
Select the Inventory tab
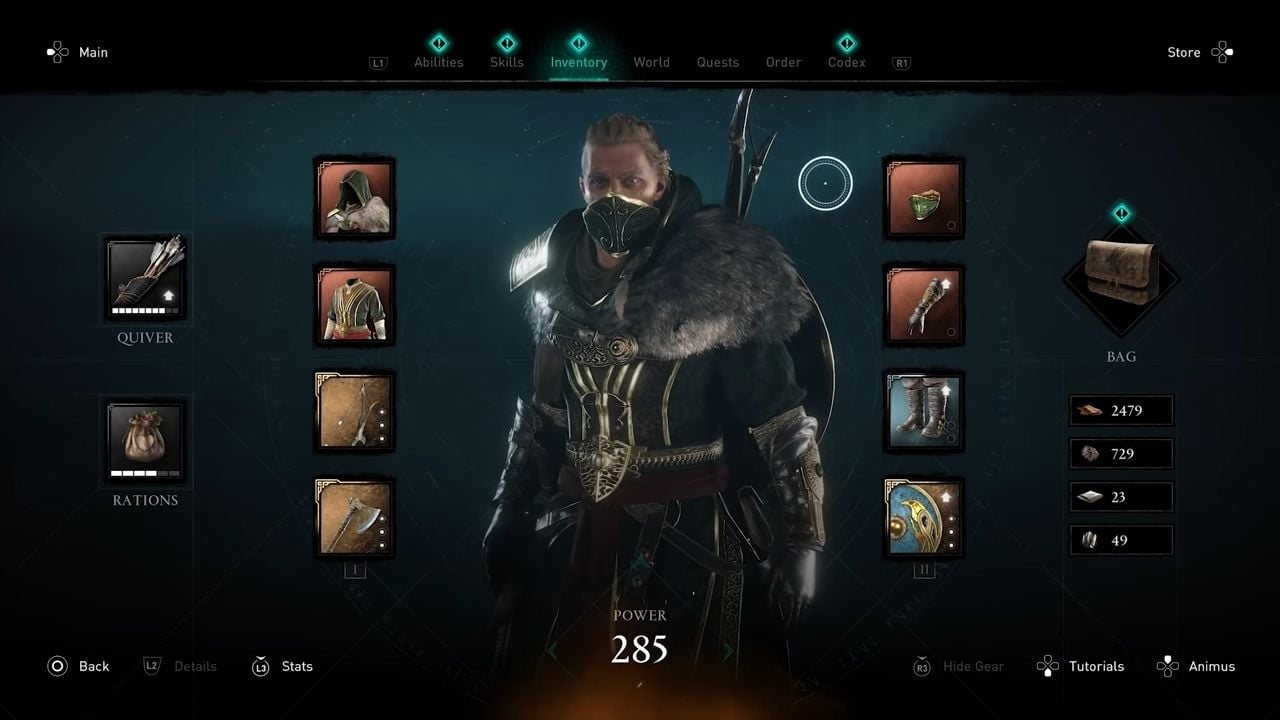578,62
